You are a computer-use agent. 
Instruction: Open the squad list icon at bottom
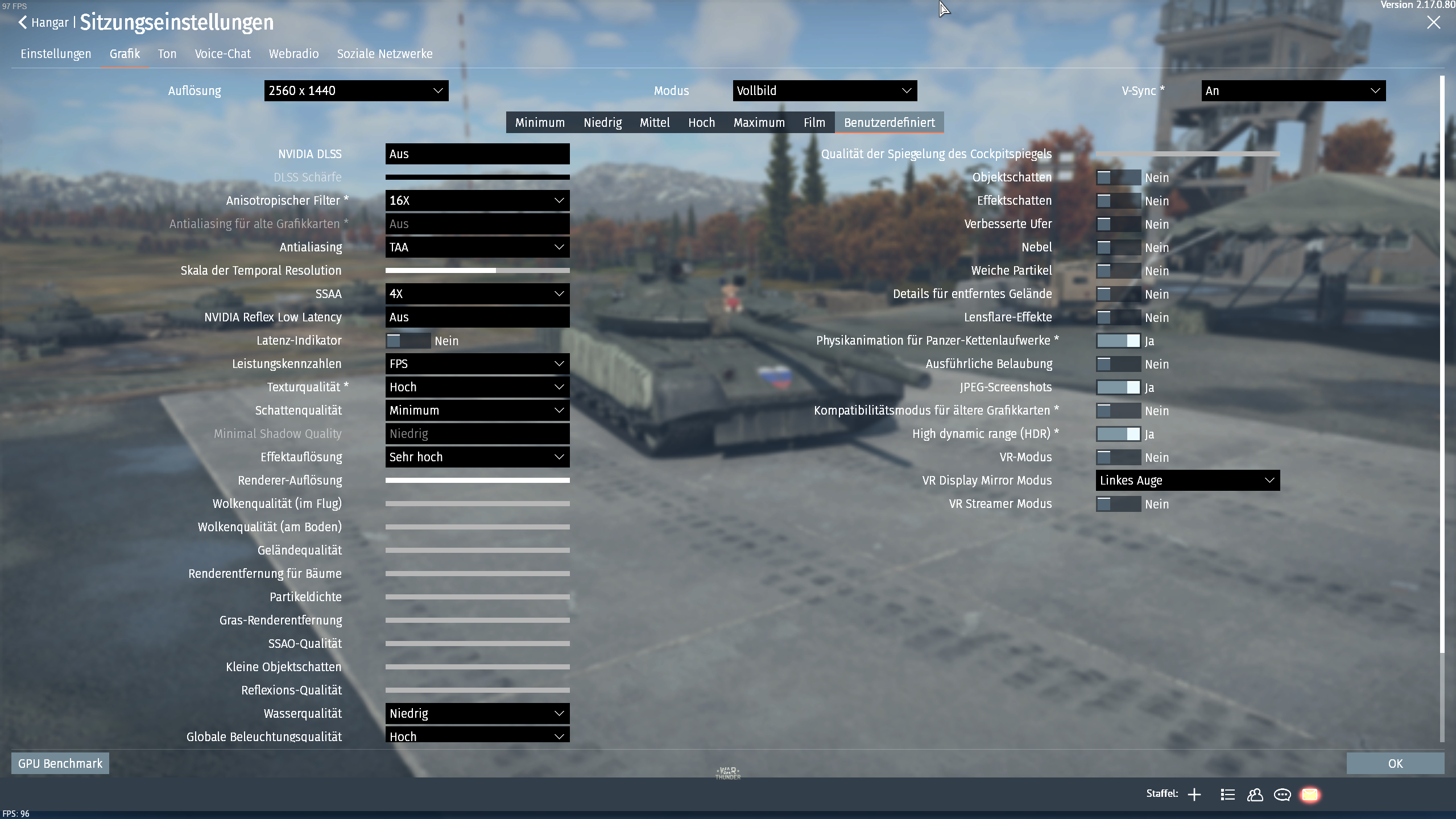coord(1227,794)
